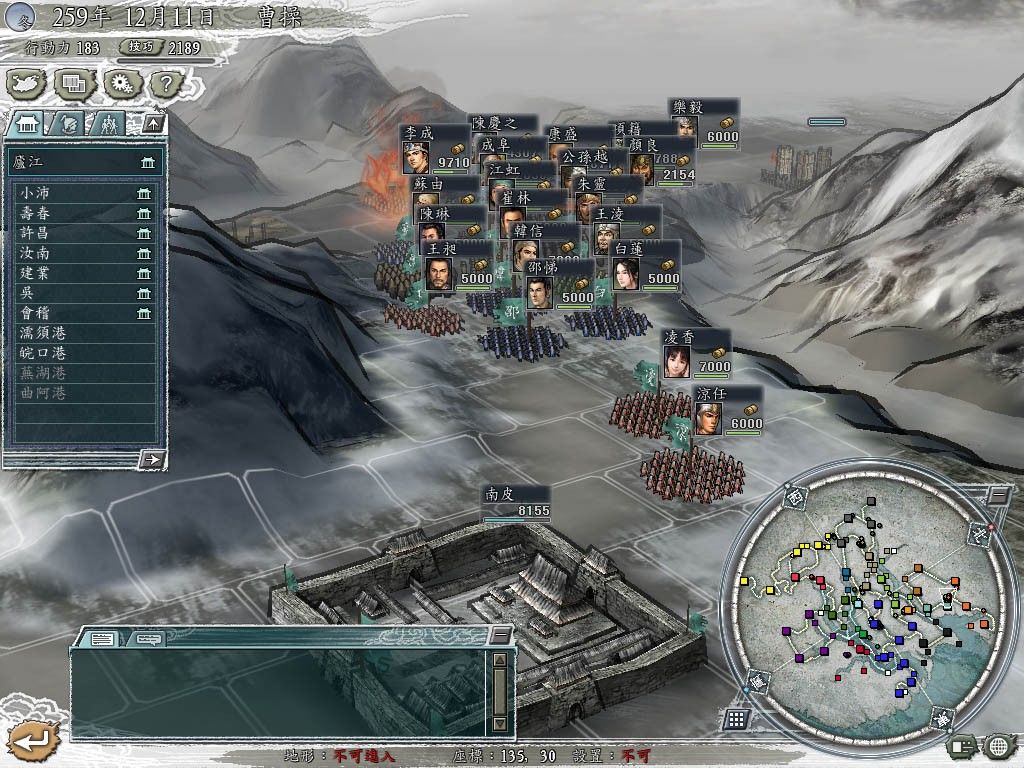This screenshot has width=1024, height=768.
Task: Go to next list page arrow
Action: pos(152,459)
